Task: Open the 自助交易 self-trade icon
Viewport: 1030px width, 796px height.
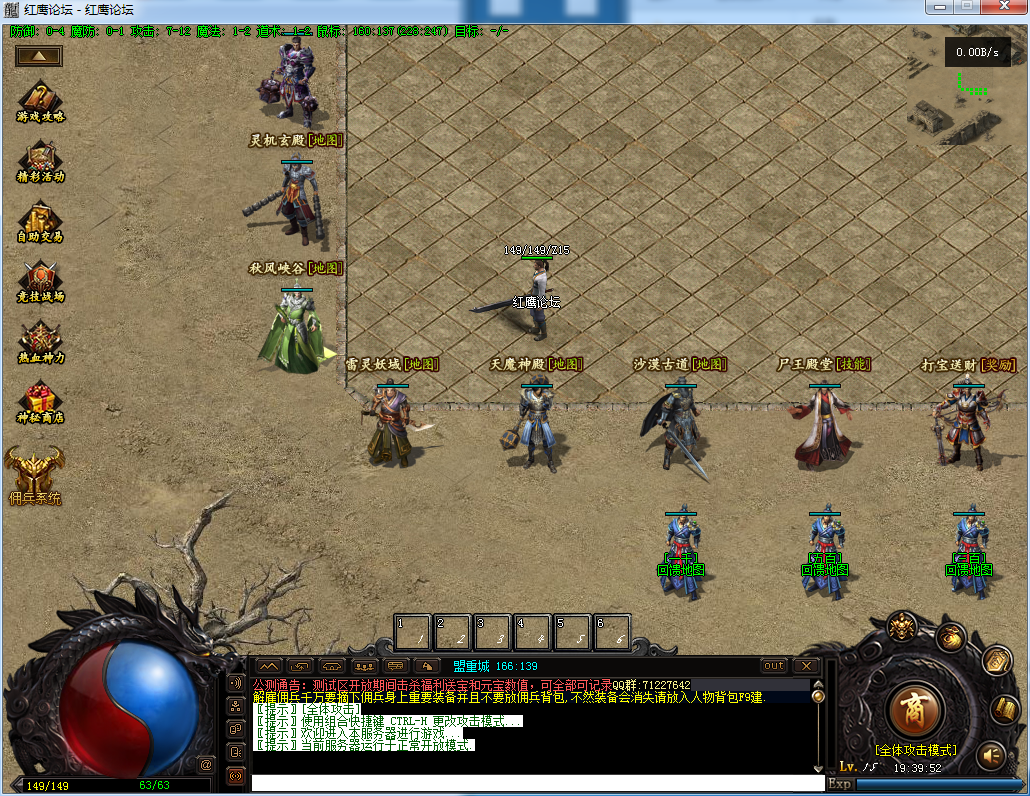Action: [40, 220]
